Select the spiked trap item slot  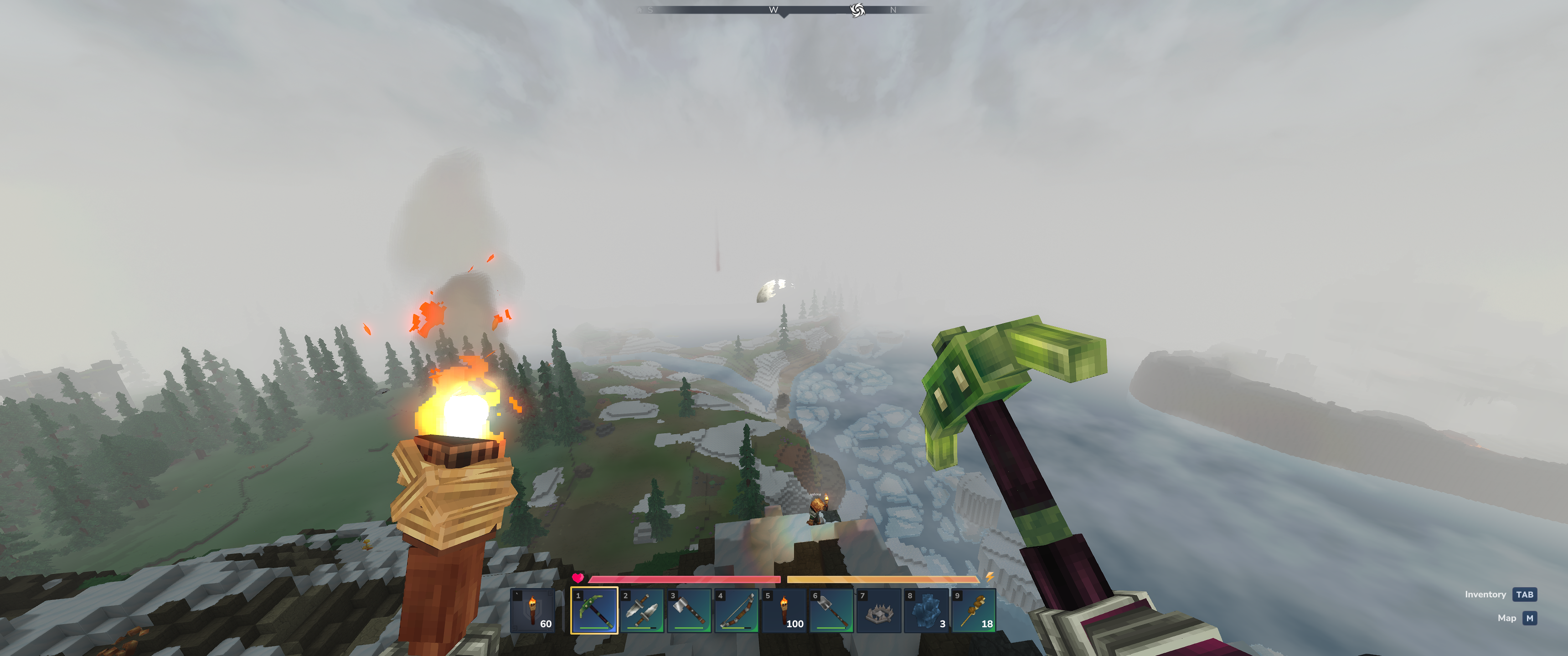[x=879, y=610]
